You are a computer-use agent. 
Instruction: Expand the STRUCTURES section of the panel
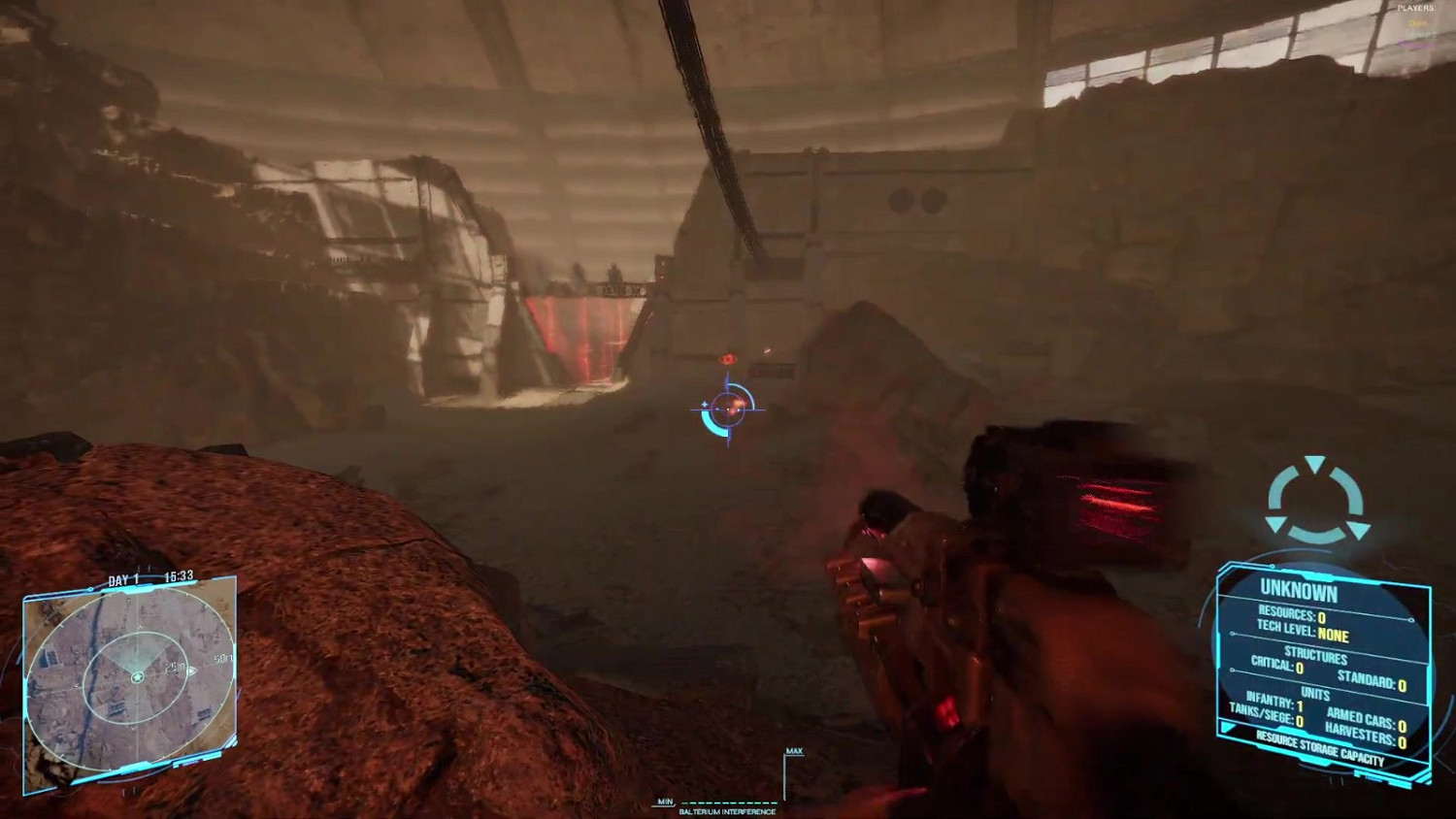tap(1315, 654)
